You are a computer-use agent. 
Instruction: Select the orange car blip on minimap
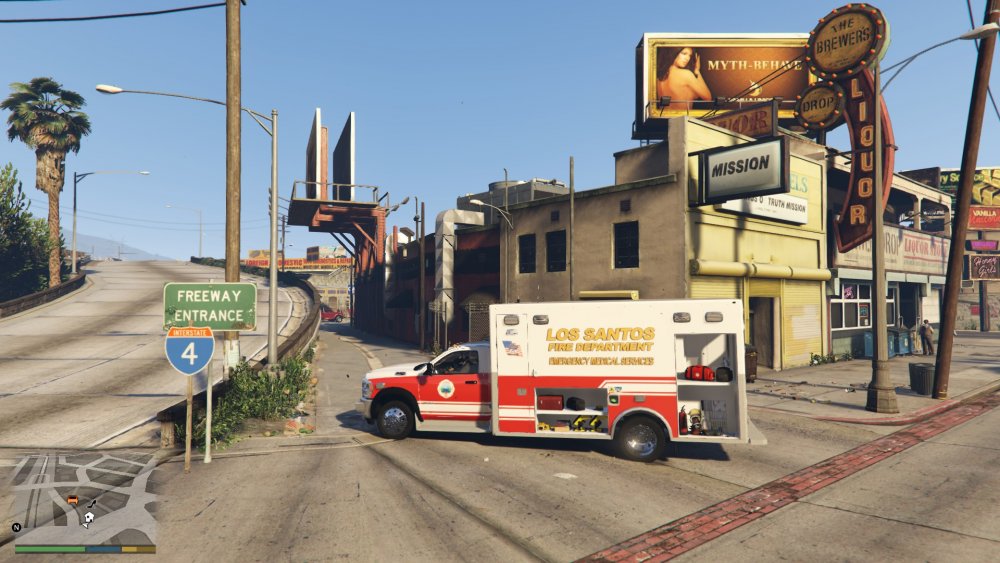72,499
